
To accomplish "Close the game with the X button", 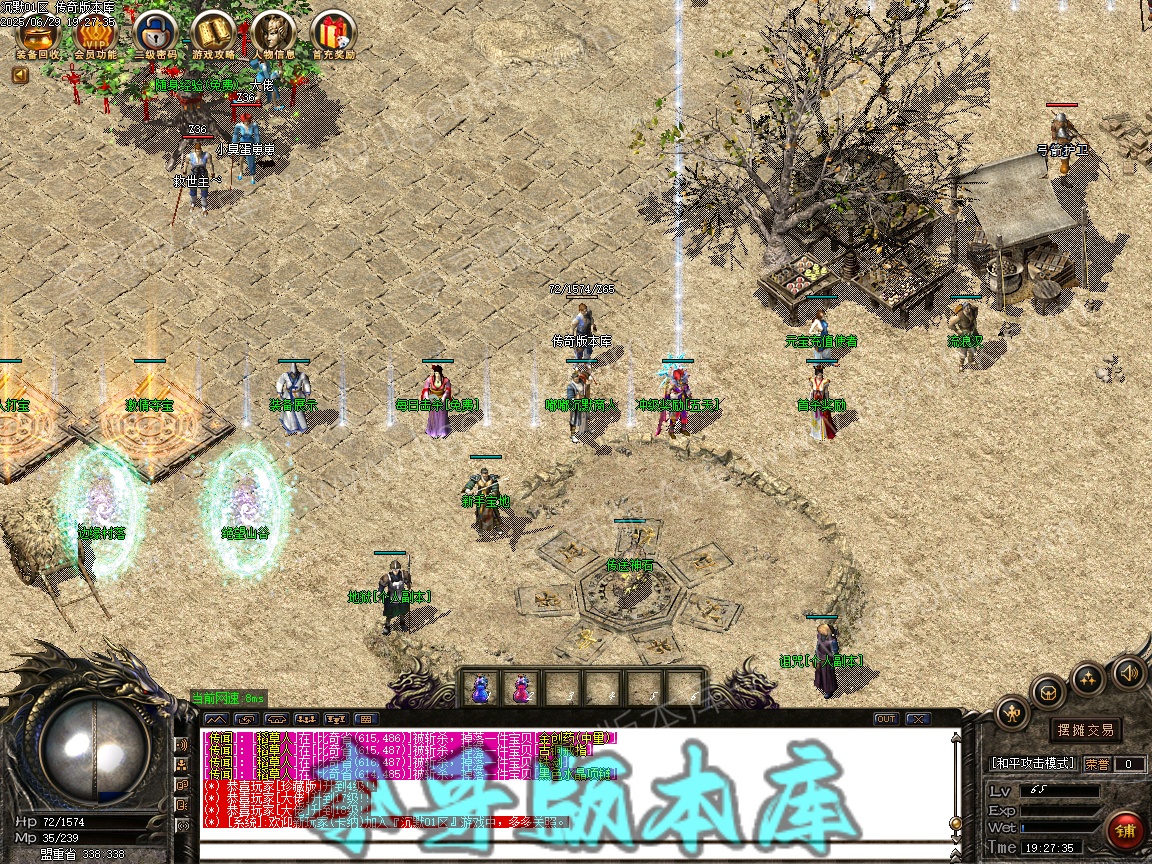I will [917, 718].
